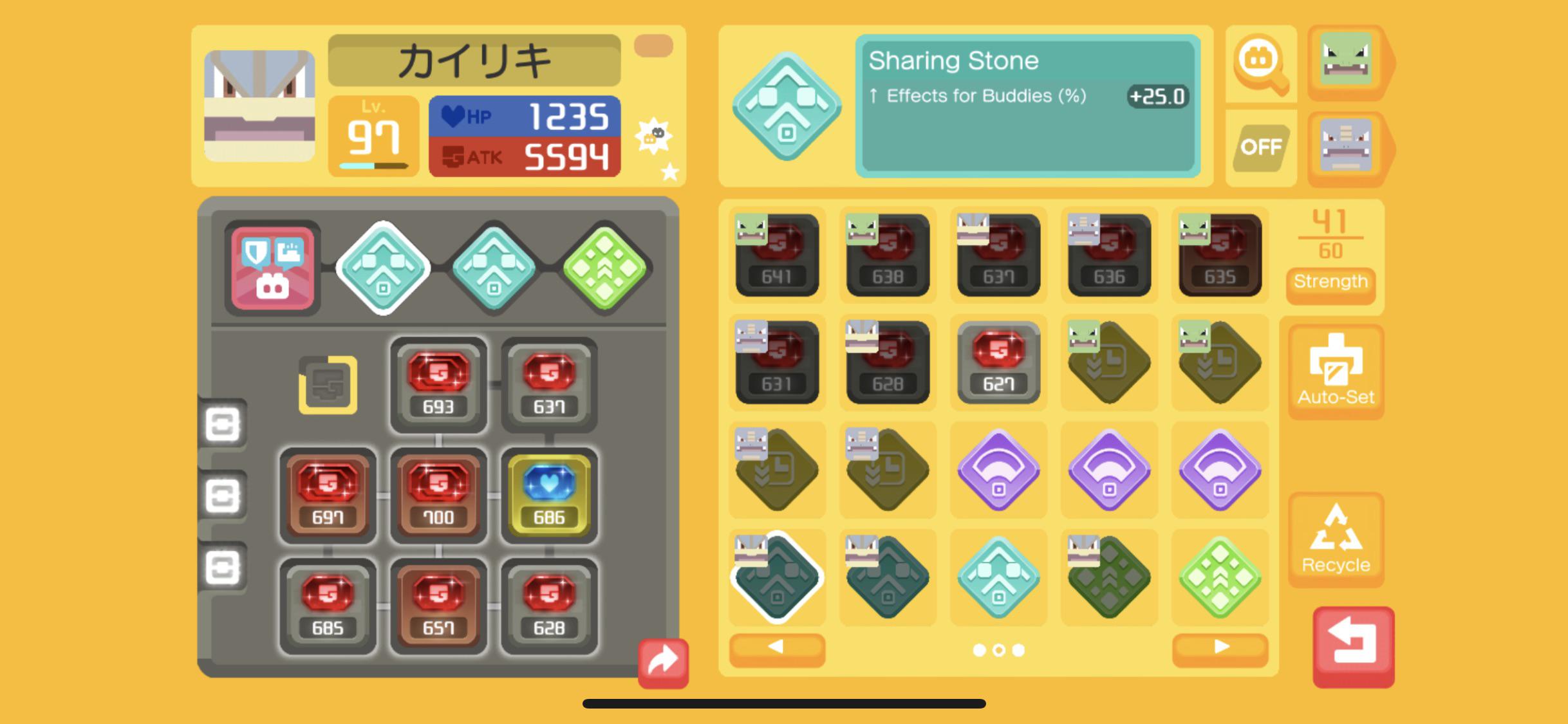Click the pink medals socket icon

pyautogui.click(x=271, y=268)
